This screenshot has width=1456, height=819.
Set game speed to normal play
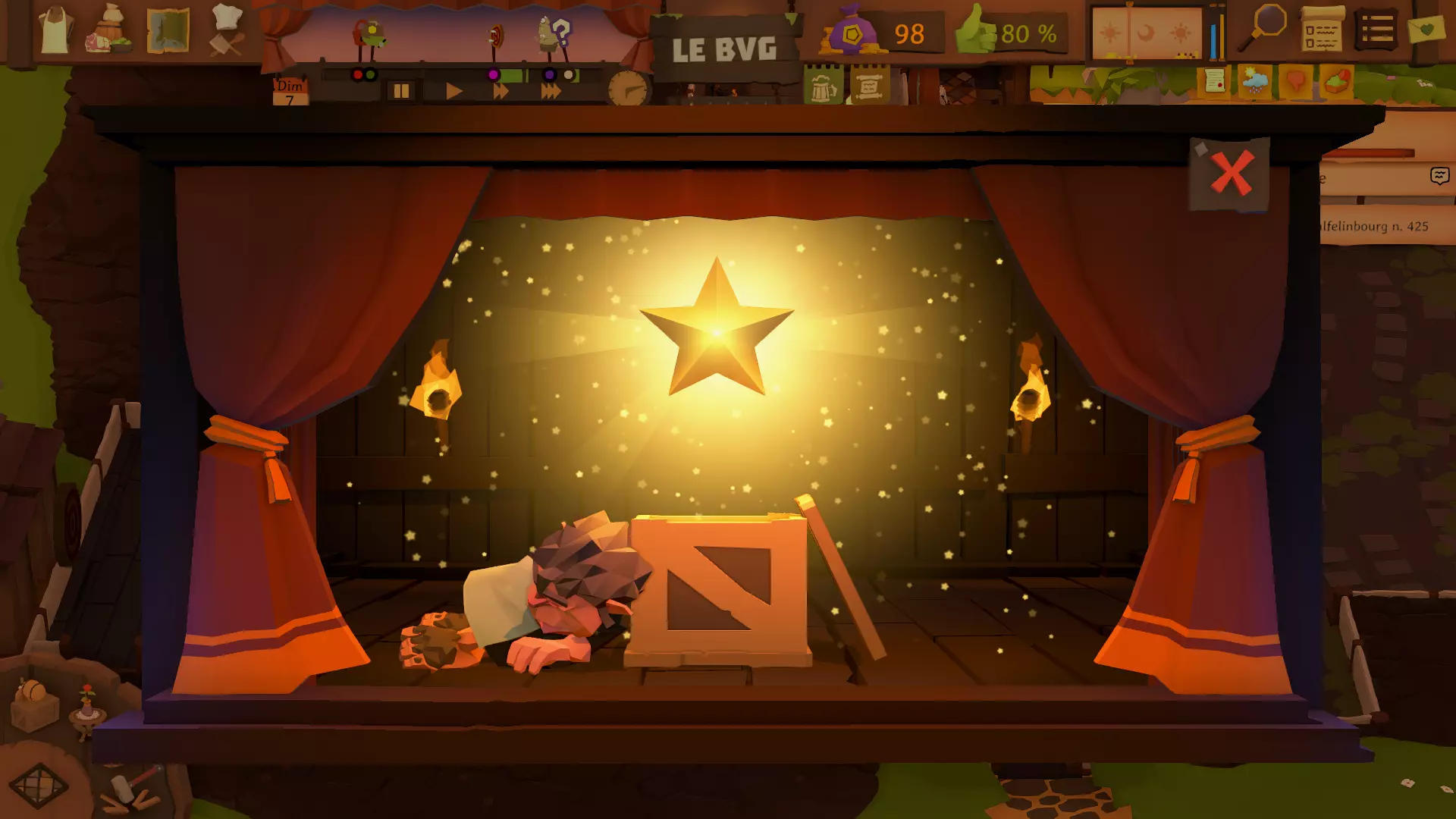pyautogui.click(x=453, y=91)
